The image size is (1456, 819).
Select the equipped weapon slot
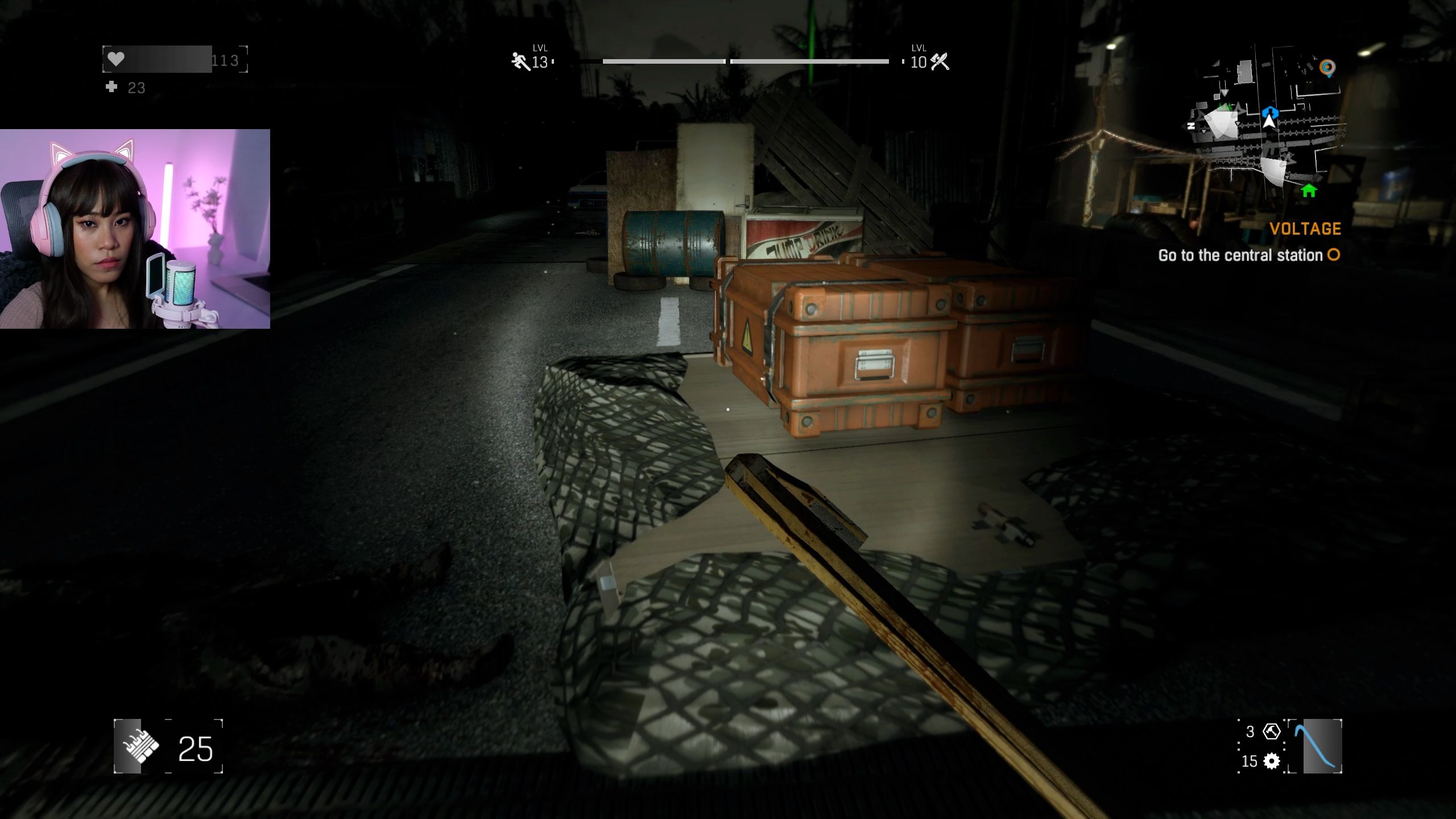1315,746
